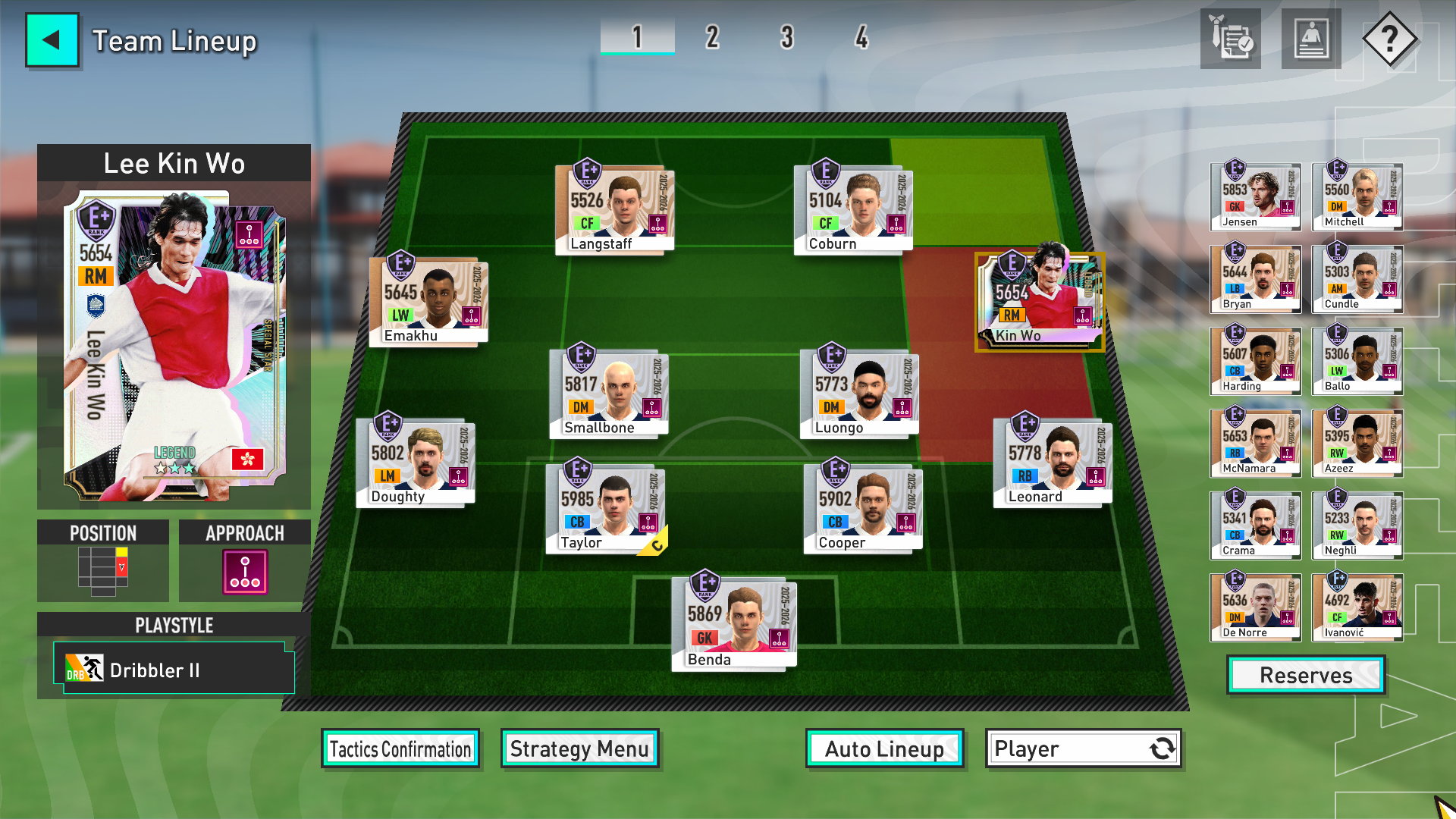Apply Auto Lineup
Screen dimensions: 1456x819
[884, 749]
